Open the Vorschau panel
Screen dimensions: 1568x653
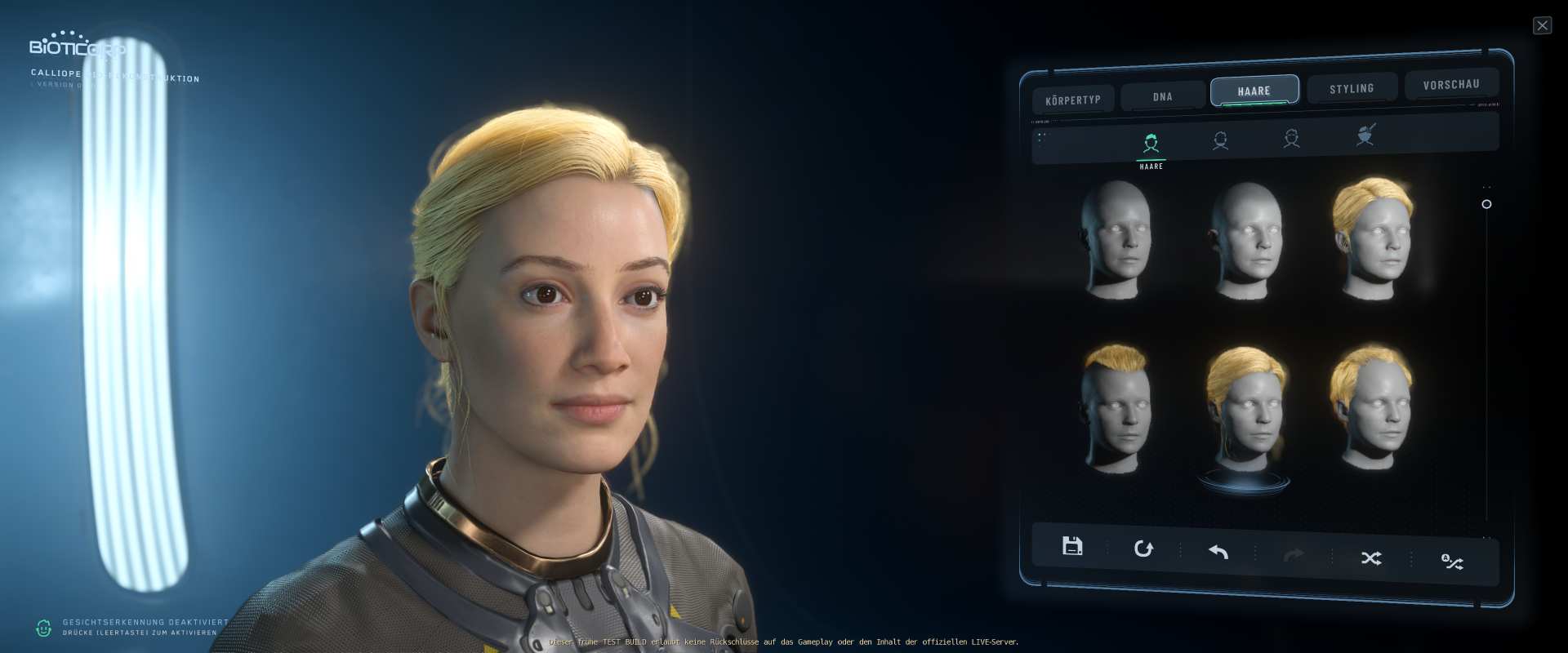click(x=1451, y=84)
